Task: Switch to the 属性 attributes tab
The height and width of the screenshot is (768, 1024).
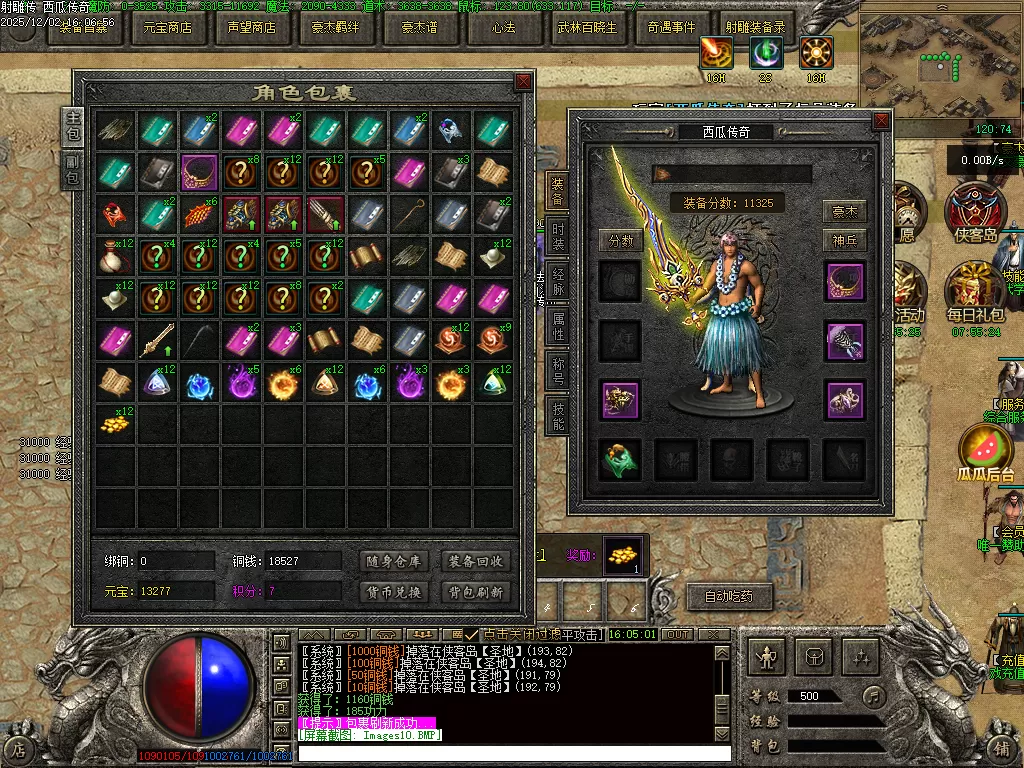Action: 557,328
